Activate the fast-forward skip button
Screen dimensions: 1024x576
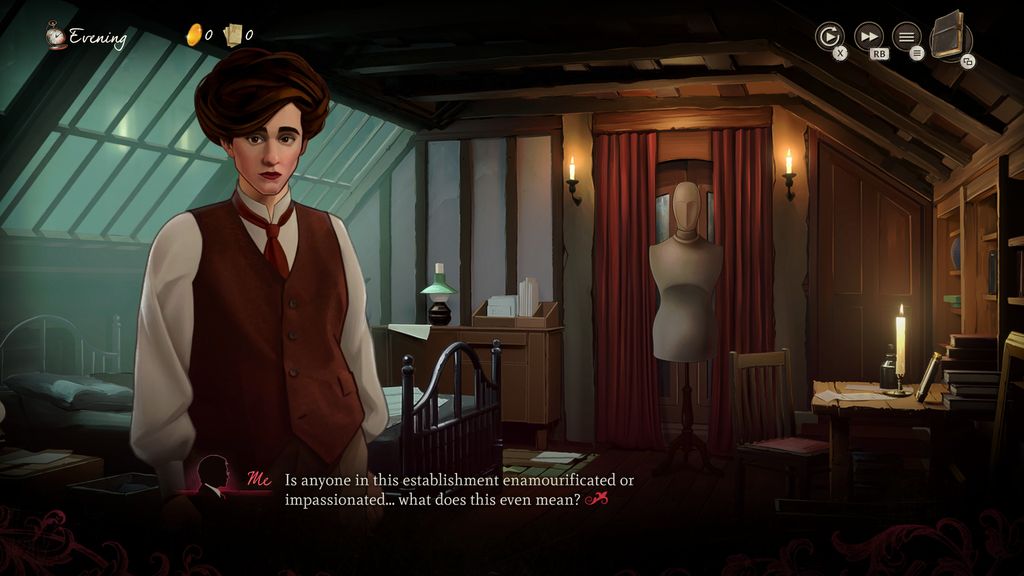click(x=868, y=37)
